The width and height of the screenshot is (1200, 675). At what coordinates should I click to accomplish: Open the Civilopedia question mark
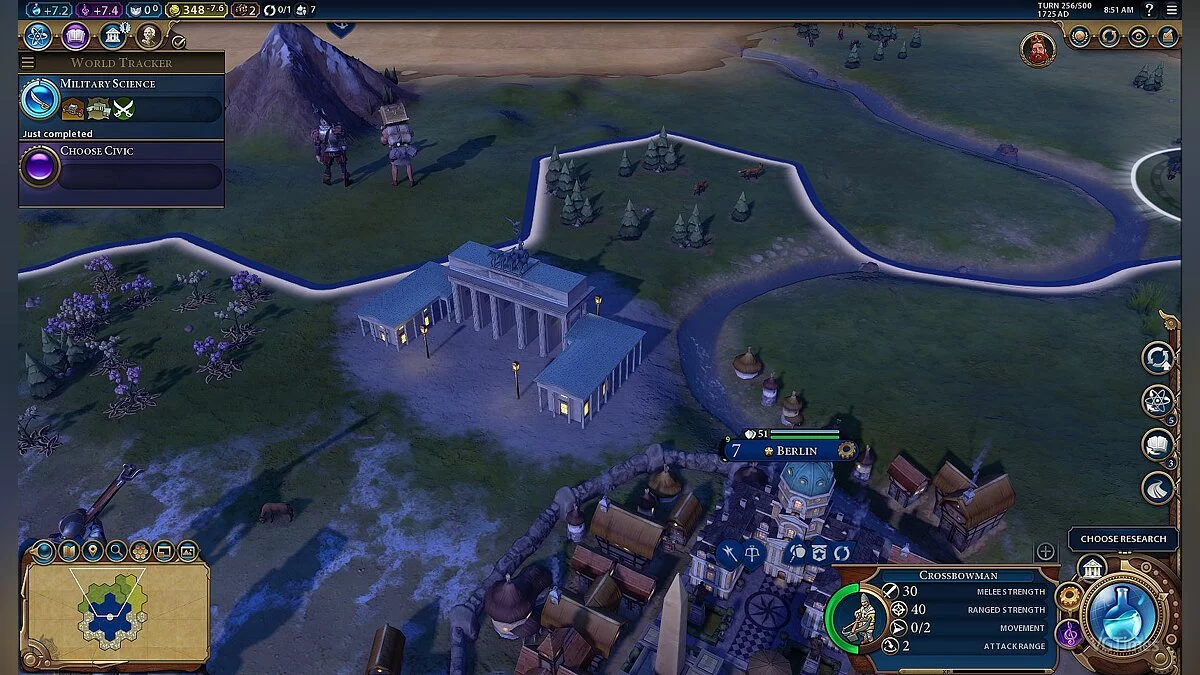pyautogui.click(x=1149, y=10)
